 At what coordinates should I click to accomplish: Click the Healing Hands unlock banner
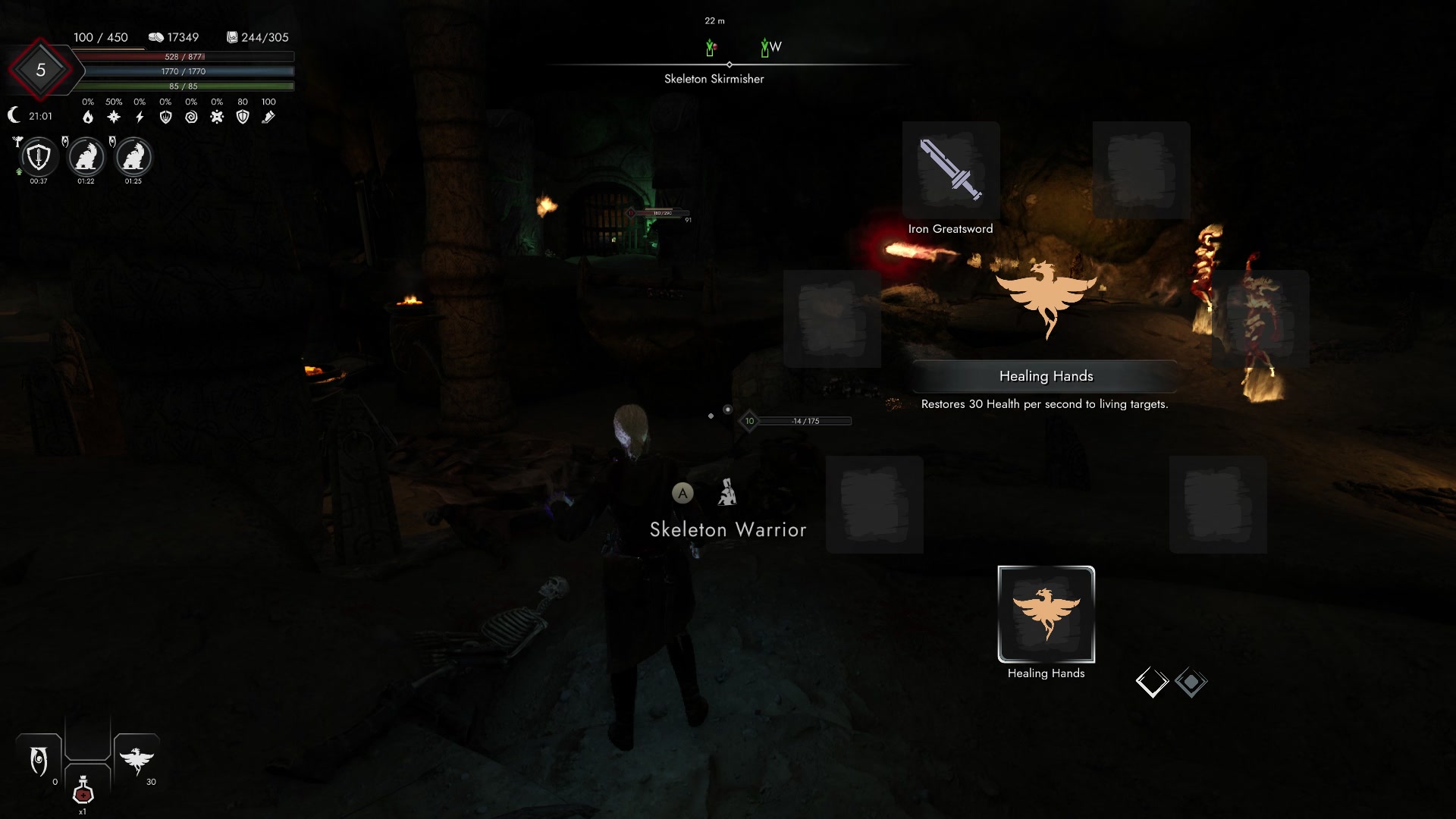coord(1046,375)
